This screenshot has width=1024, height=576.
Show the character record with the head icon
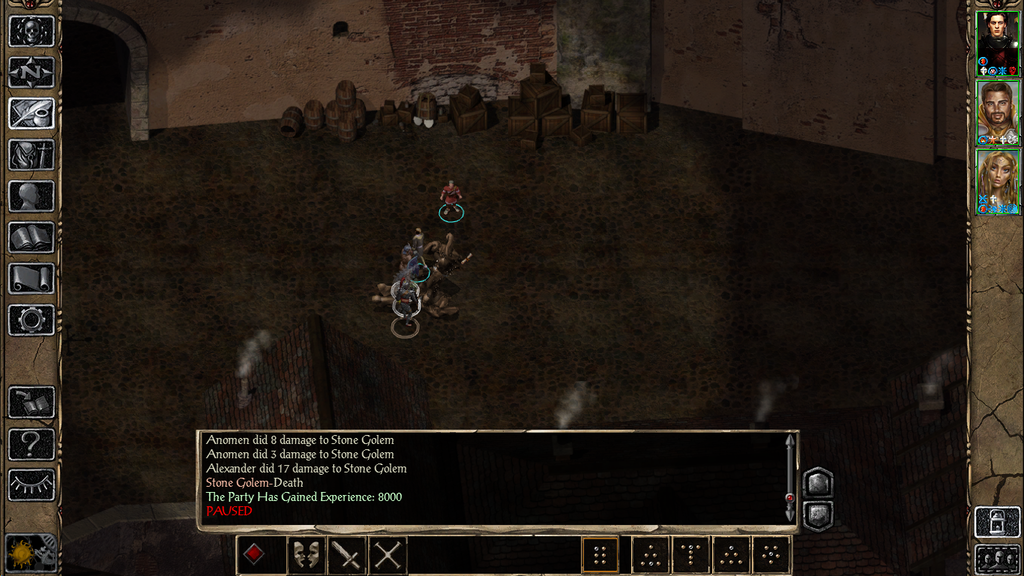click(31, 196)
